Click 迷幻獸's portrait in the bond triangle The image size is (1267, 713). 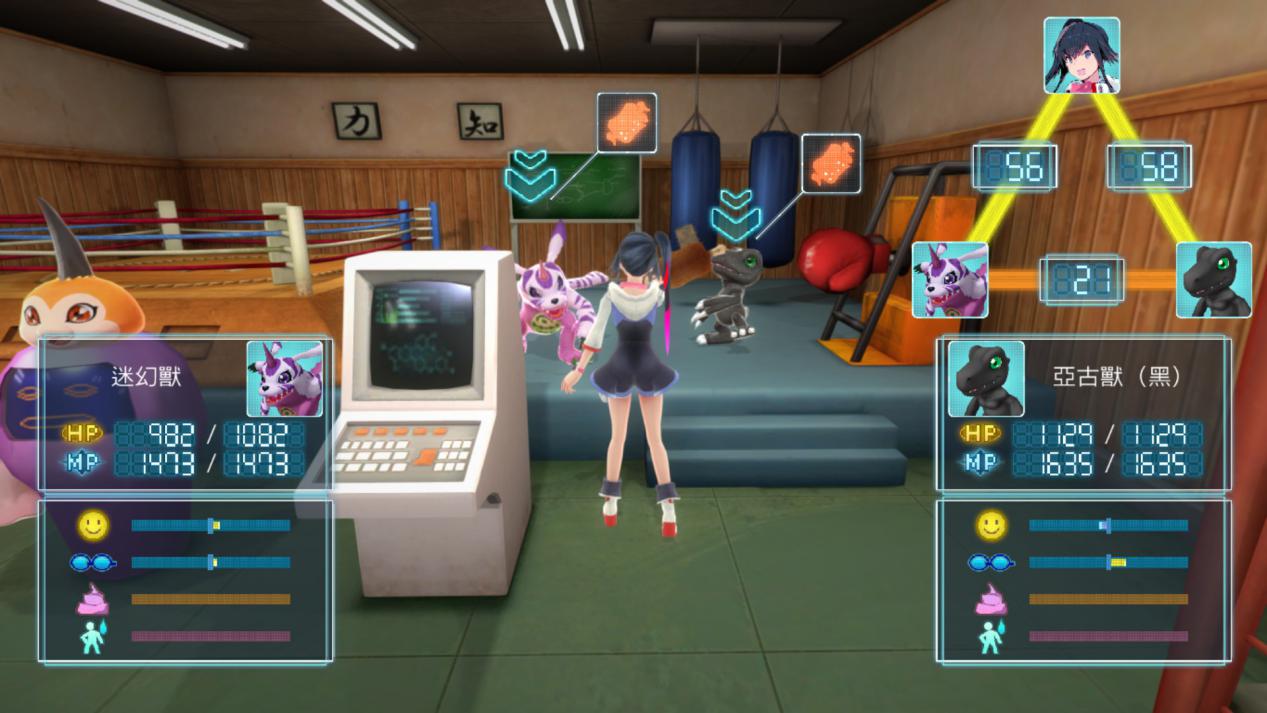tap(949, 280)
